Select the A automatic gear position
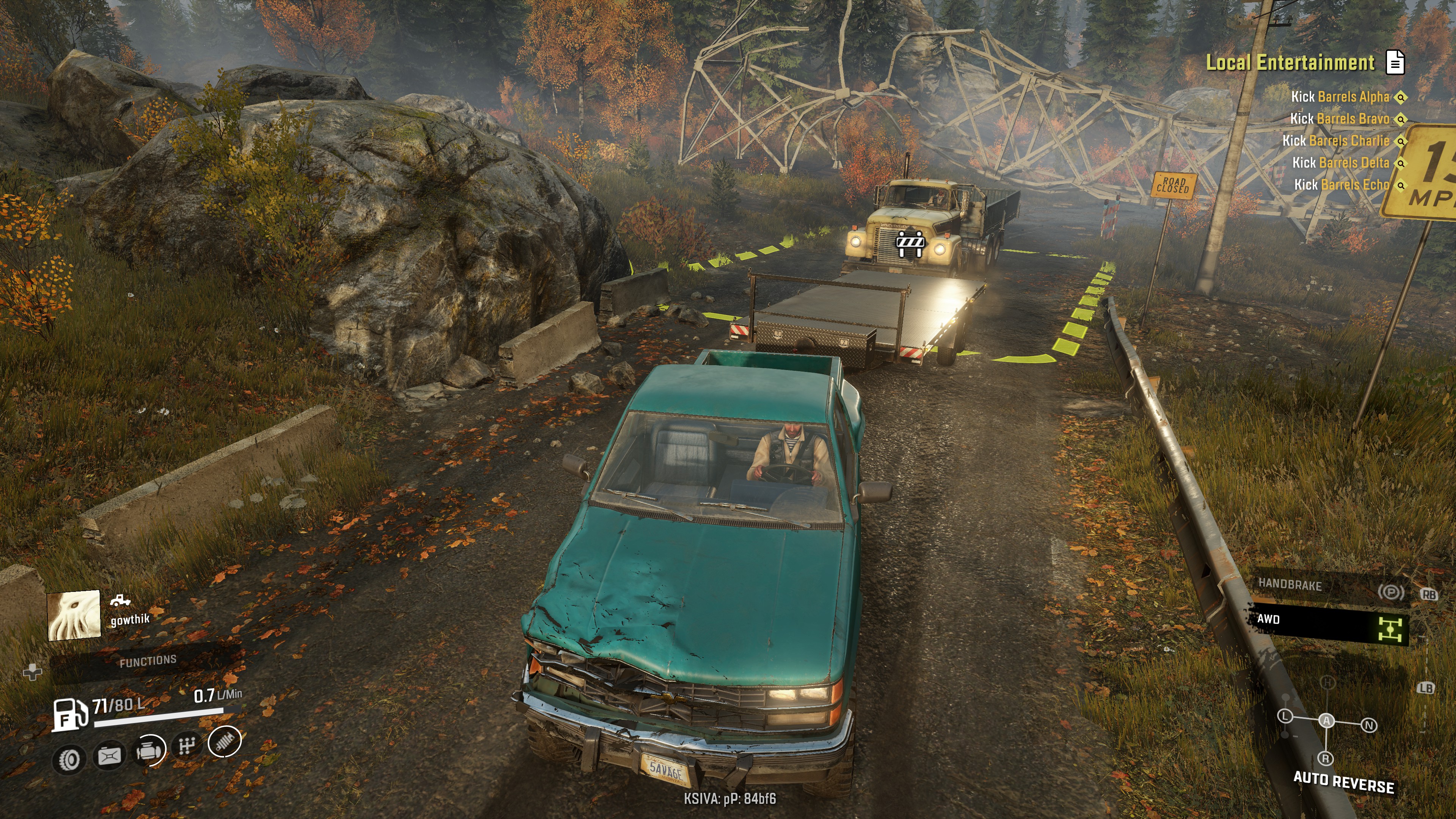Image resolution: width=1456 pixels, height=819 pixels. (1327, 721)
